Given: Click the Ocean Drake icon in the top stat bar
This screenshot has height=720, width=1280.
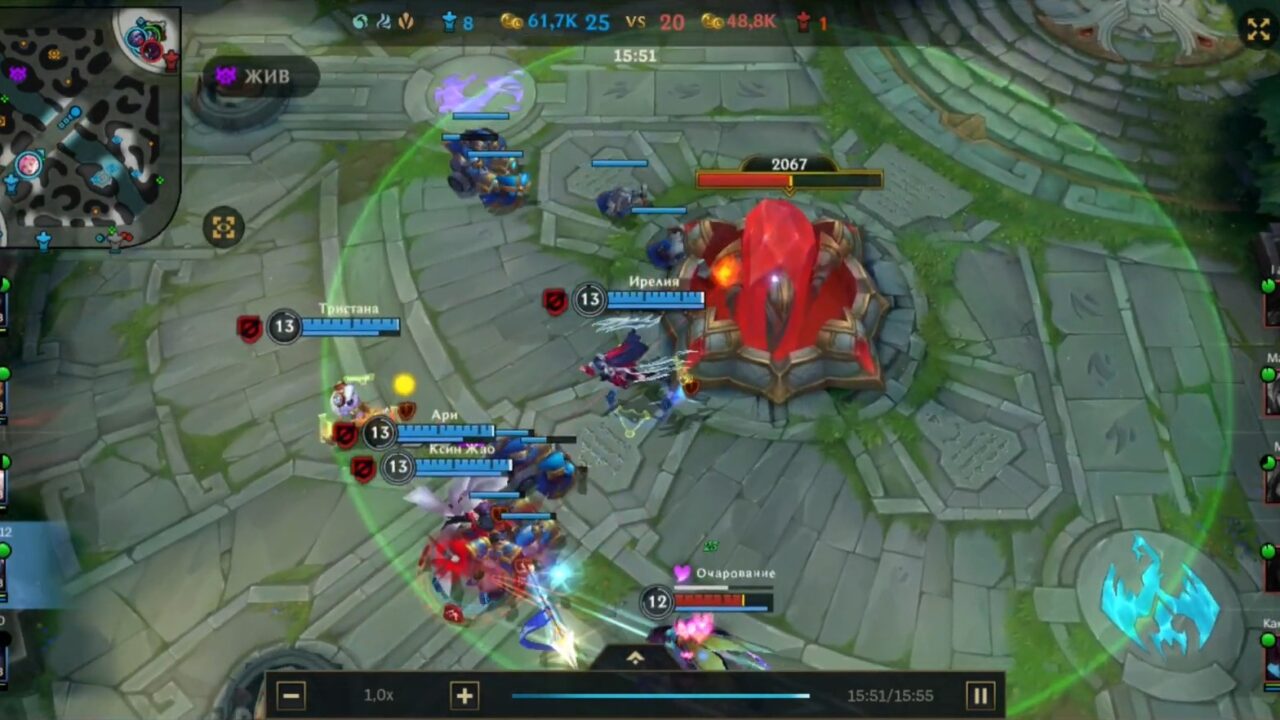Looking at the screenshot, I should click(x=359, y=20).
